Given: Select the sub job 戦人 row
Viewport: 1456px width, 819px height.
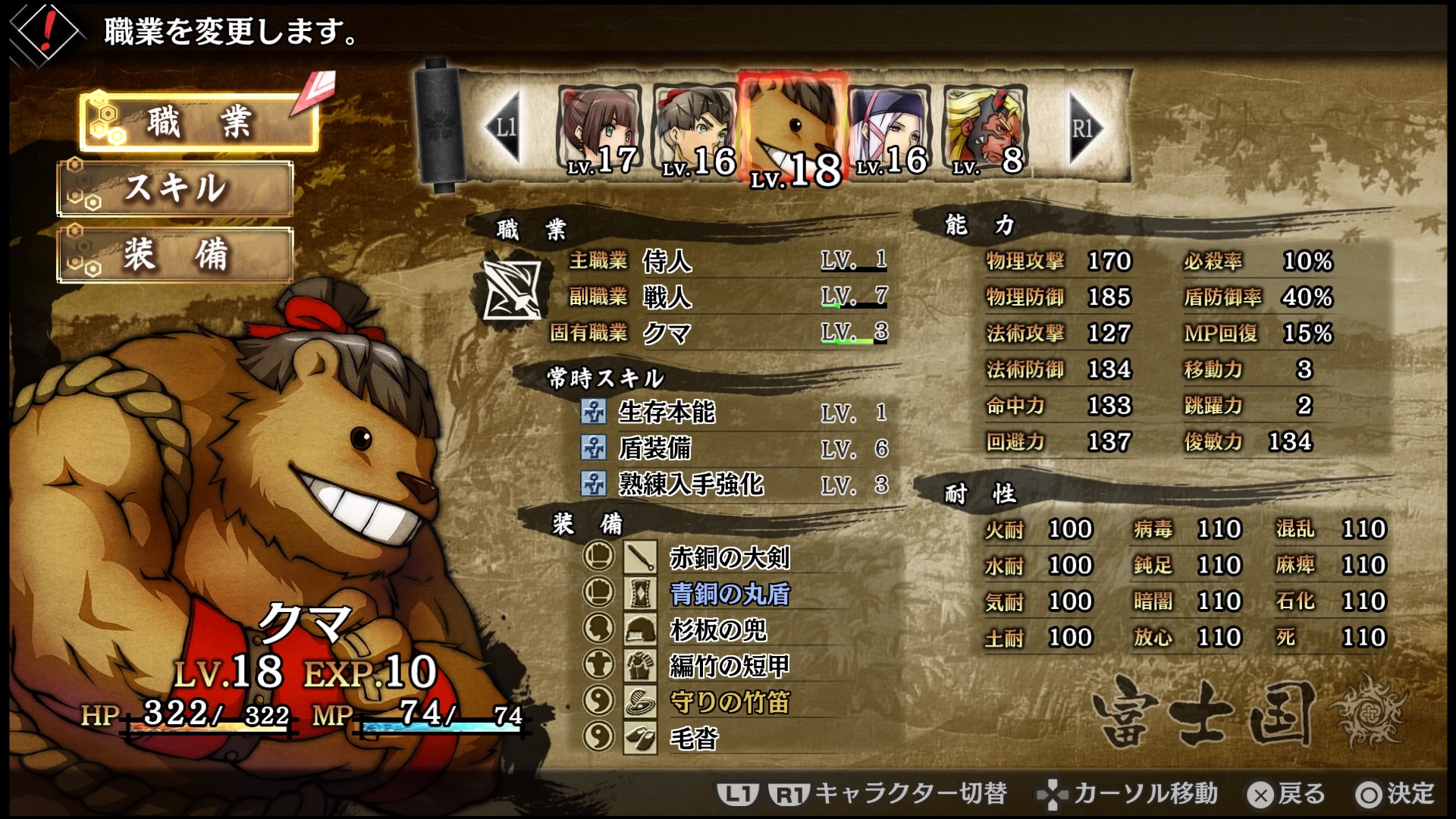Looking at the screenshot, I should (726, 297).
